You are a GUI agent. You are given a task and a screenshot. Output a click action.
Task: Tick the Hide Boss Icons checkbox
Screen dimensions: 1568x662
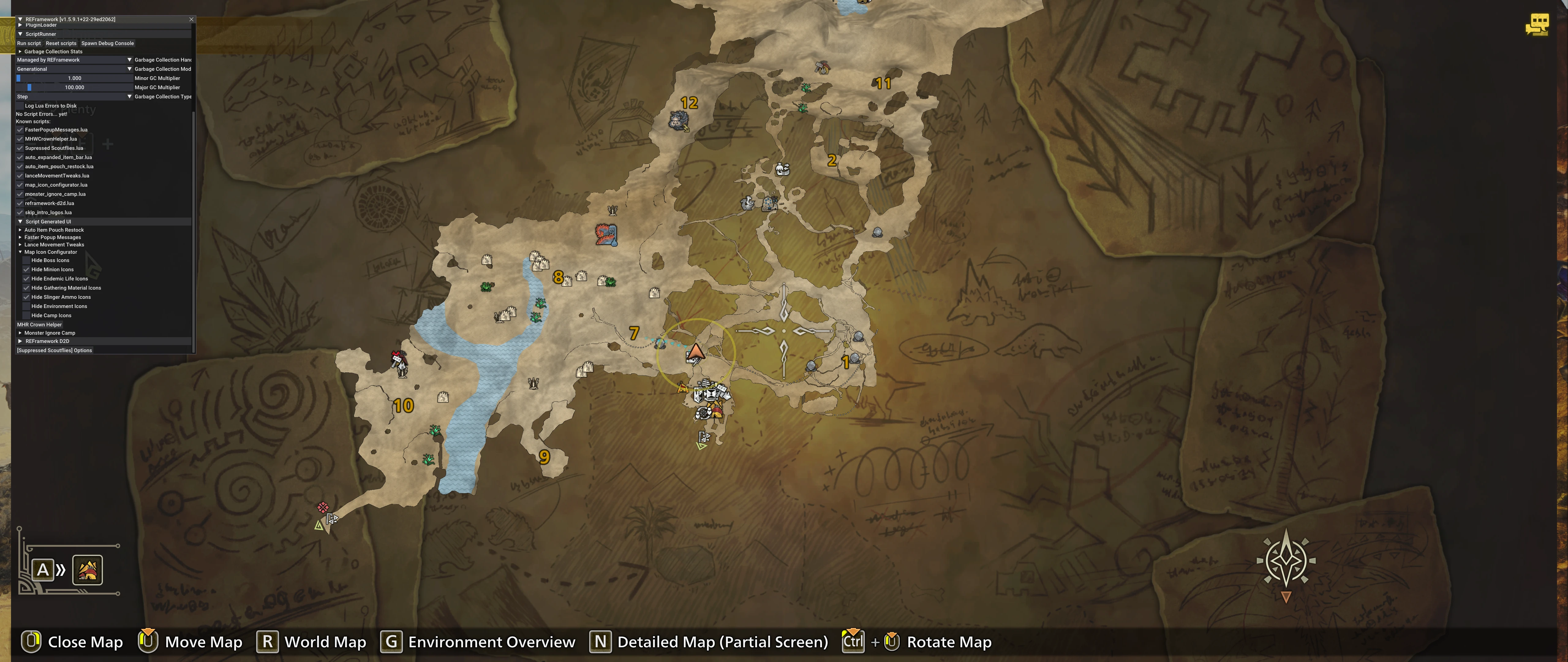26,261
